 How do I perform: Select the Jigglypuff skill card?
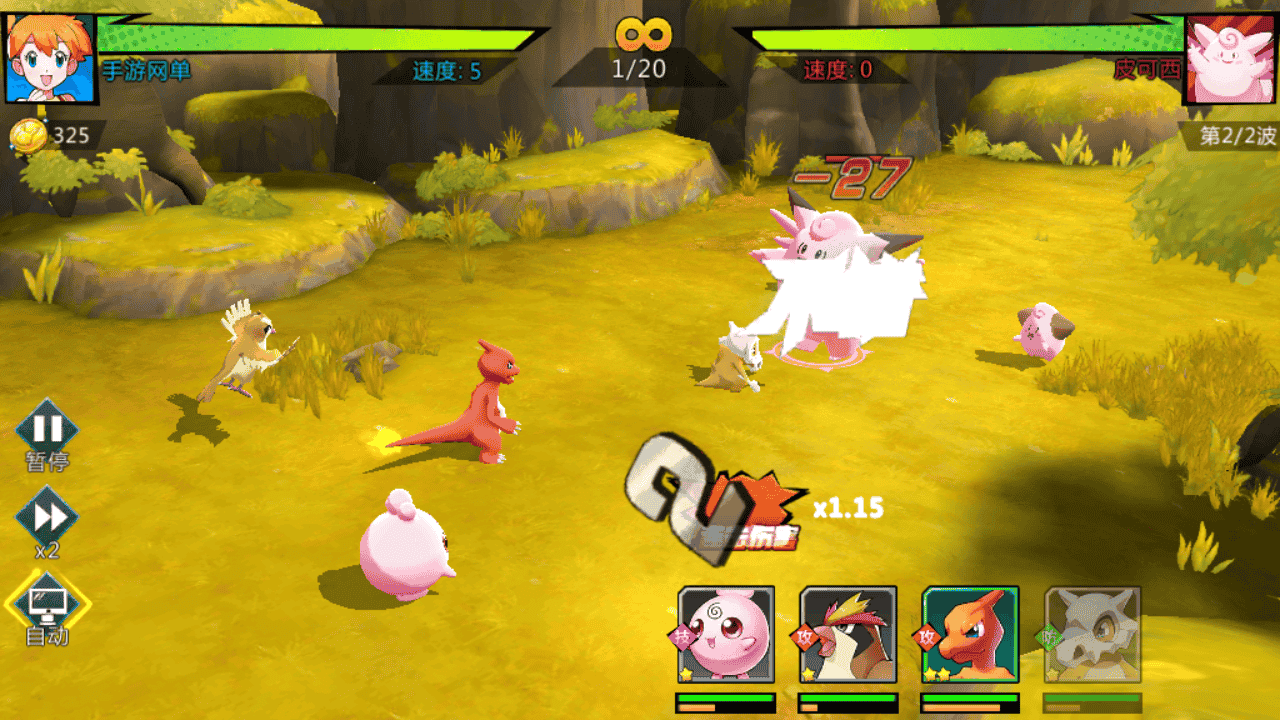726,634
